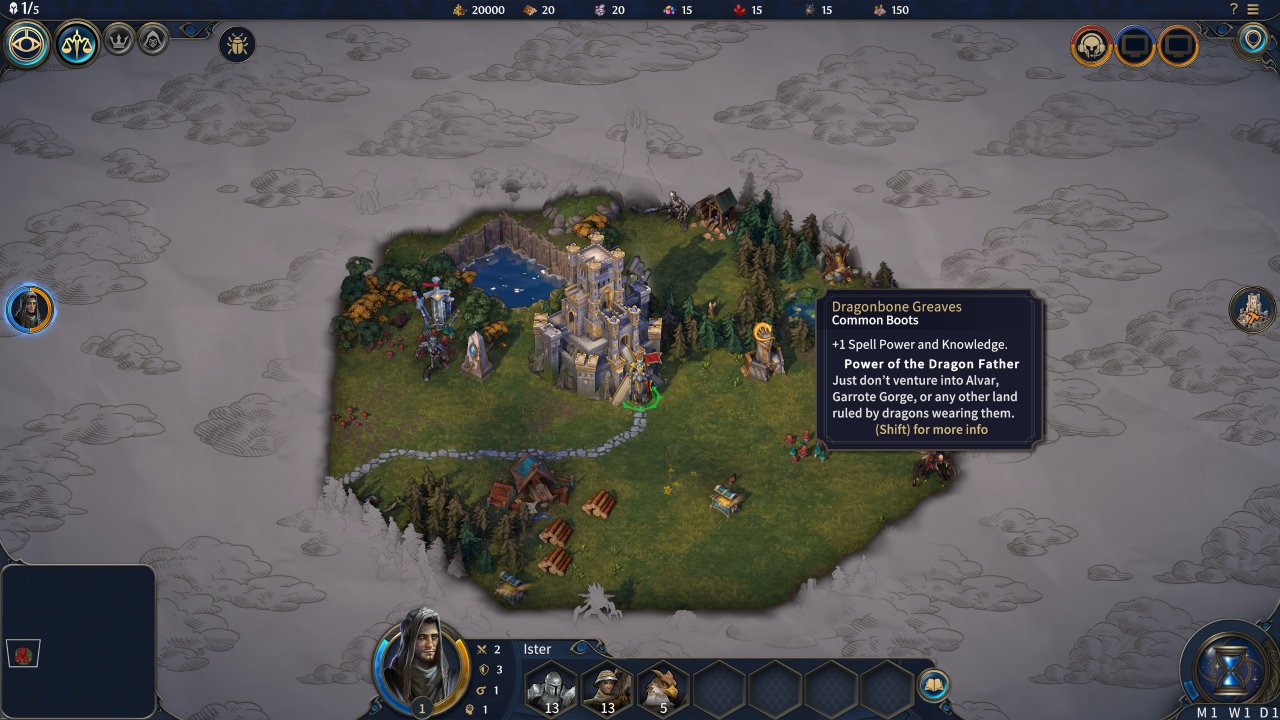Open the spellbook
1280x720 pixels.
(933, 685)
